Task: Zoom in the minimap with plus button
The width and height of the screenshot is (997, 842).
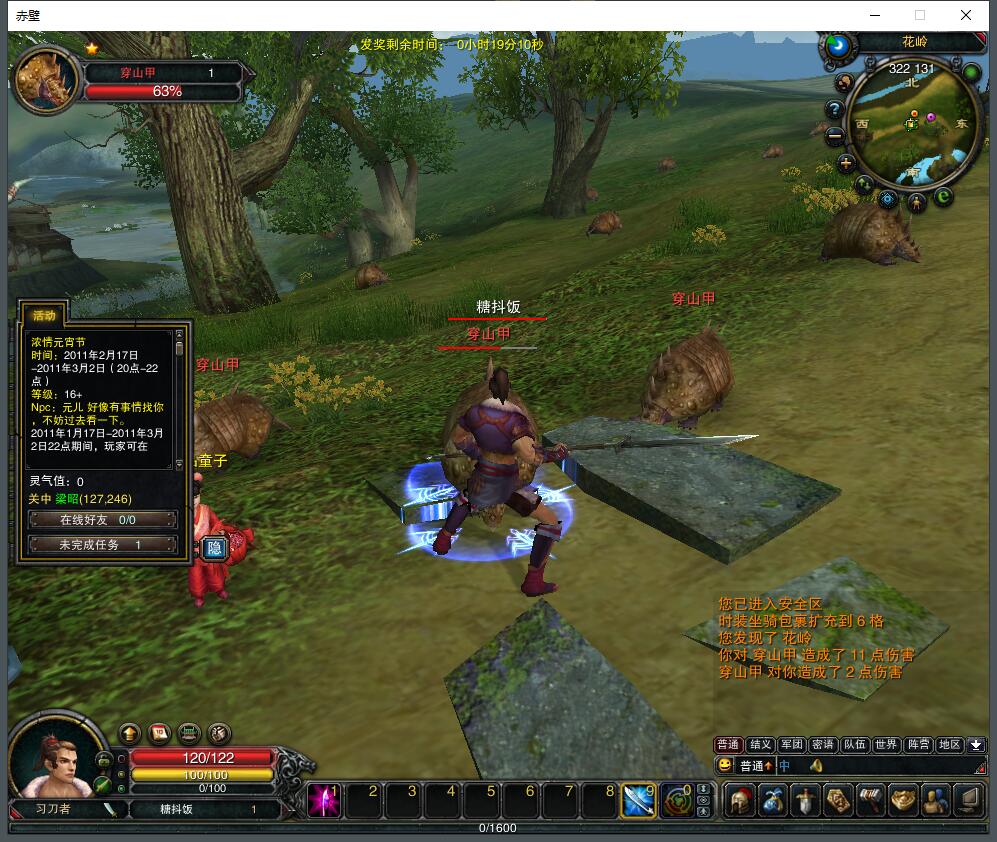Action: point(846,163)
